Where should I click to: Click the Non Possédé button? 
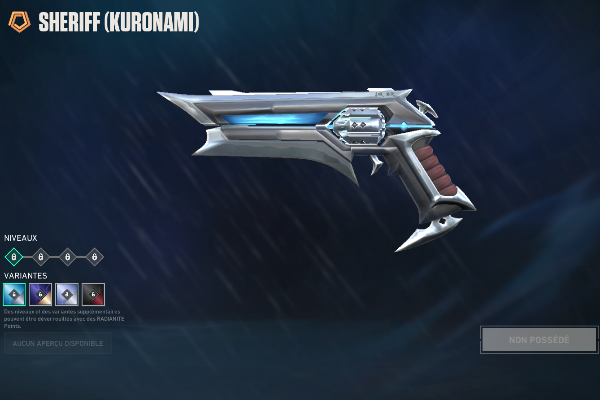pos(539,340)
